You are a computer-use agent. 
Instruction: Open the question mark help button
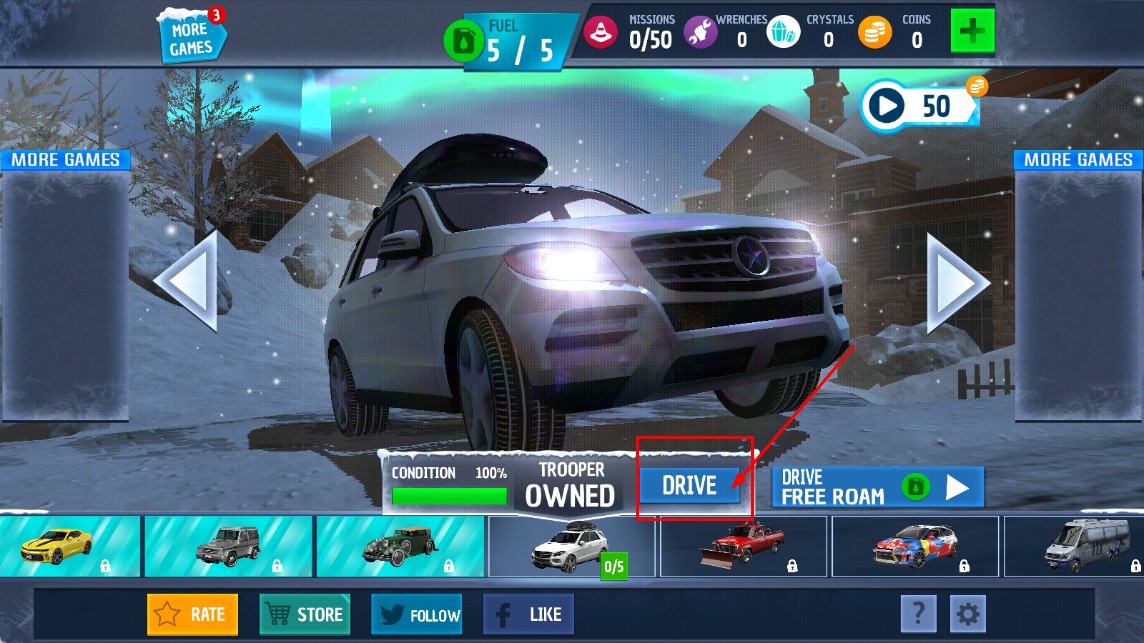coord(918,612)
